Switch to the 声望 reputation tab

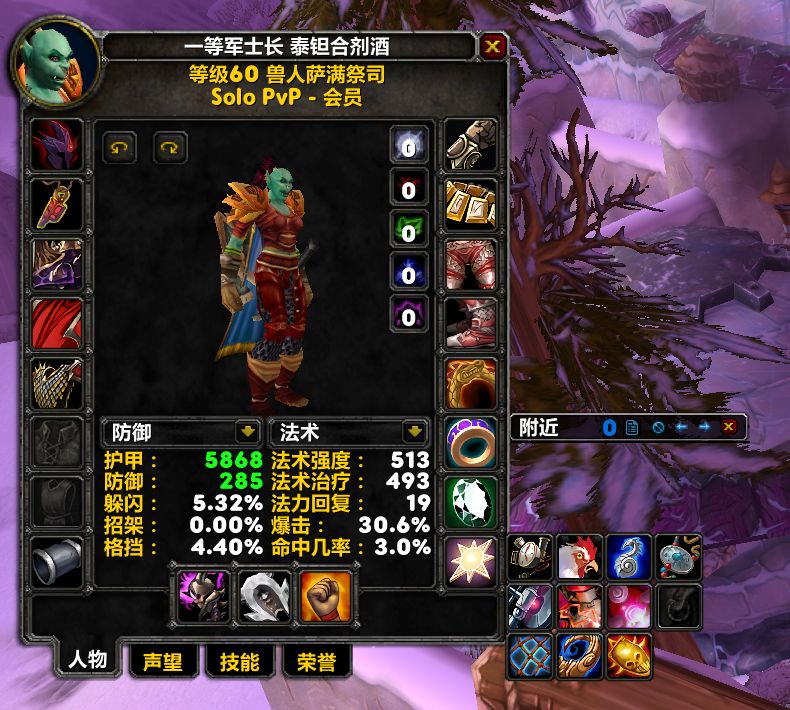point(162,662)
